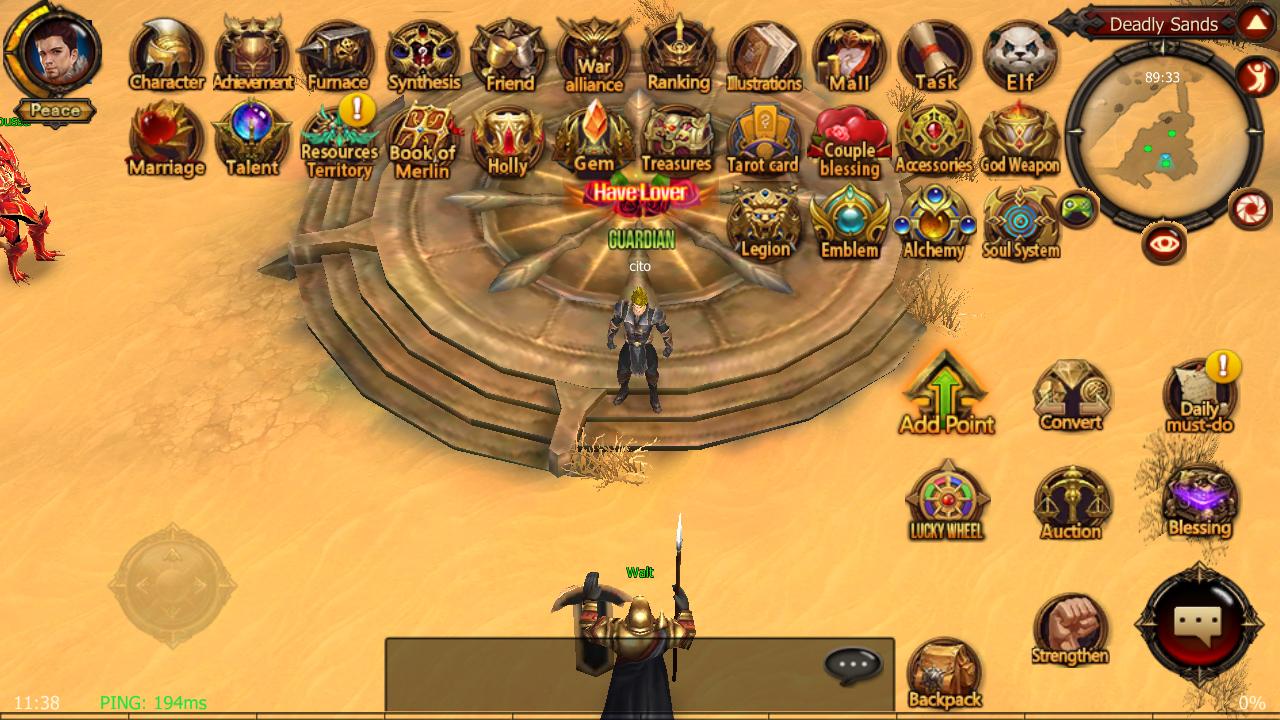Show the Ranking leaderboard
This screenshot has height=720, width=1280.
pos(679,56)
